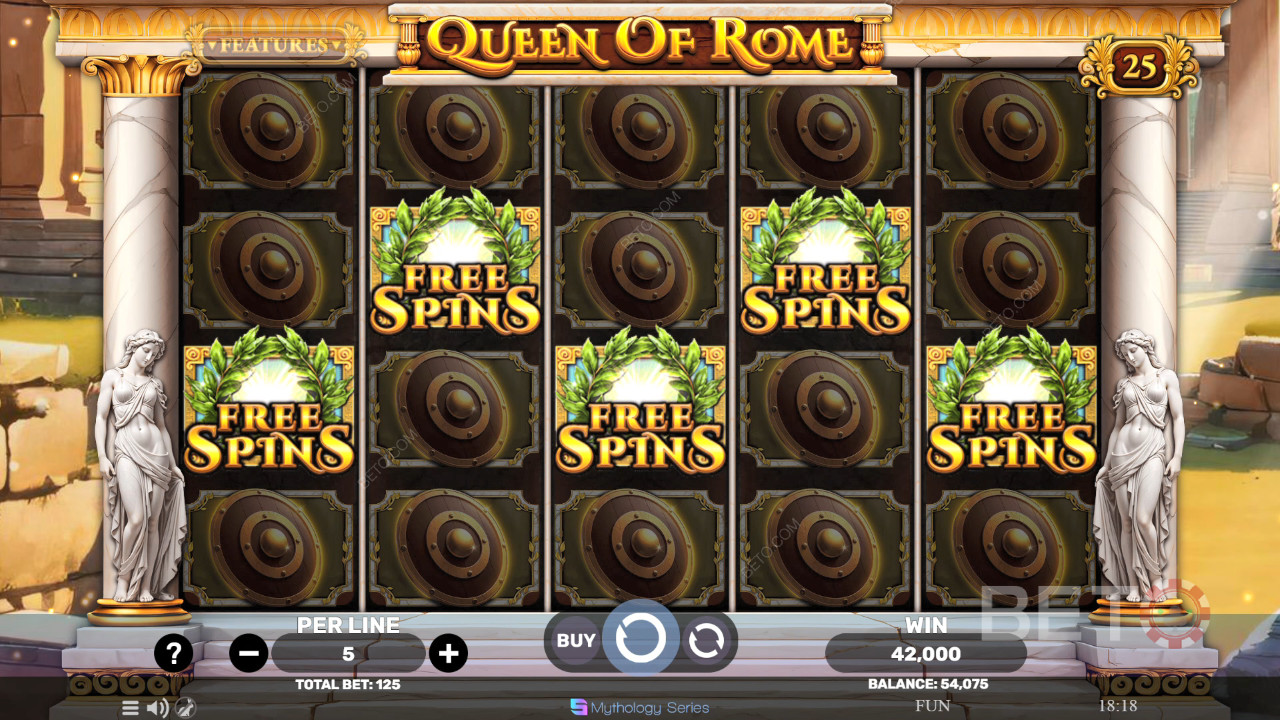Activate the autoplay button

click(706, 641)
